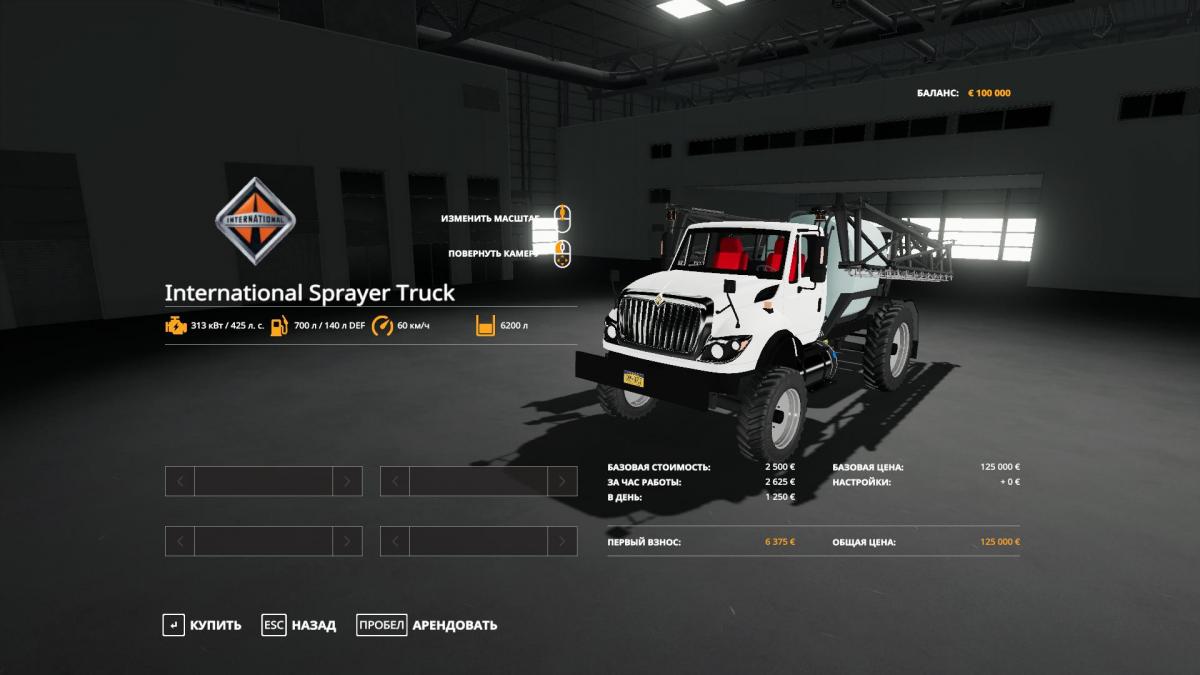Buy the truck with the КУПИТЬ button
Image resolution: width=1200 pixels, height=675 pixels.
[203, 625]
